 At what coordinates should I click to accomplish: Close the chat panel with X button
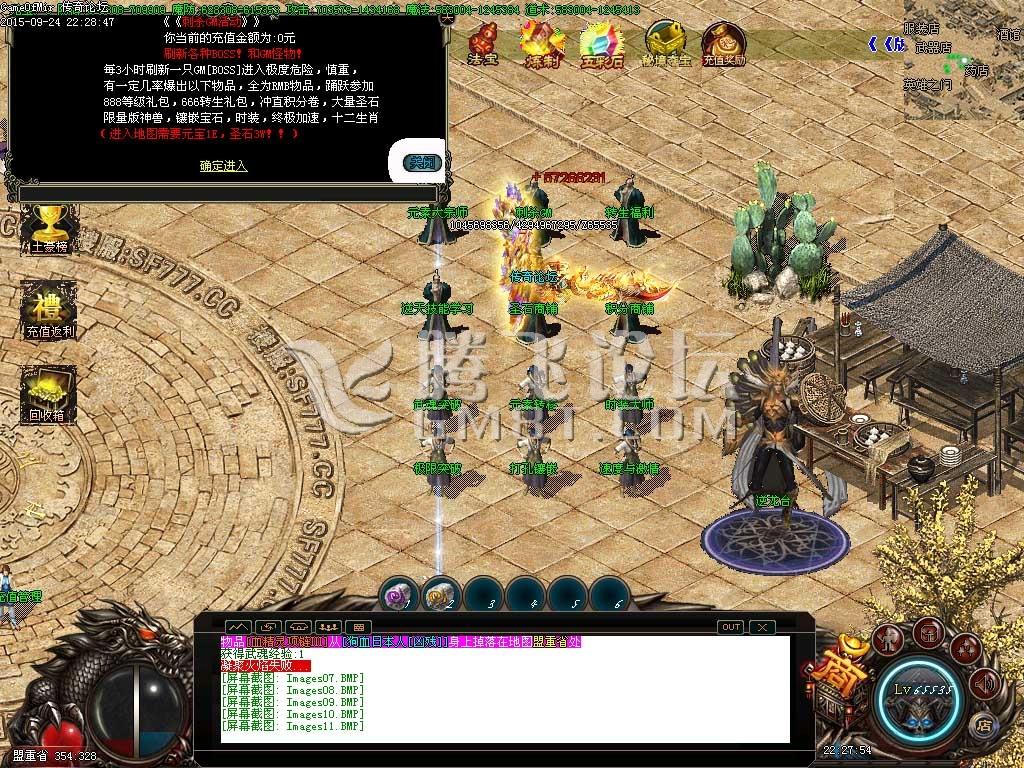coord(762,627)
